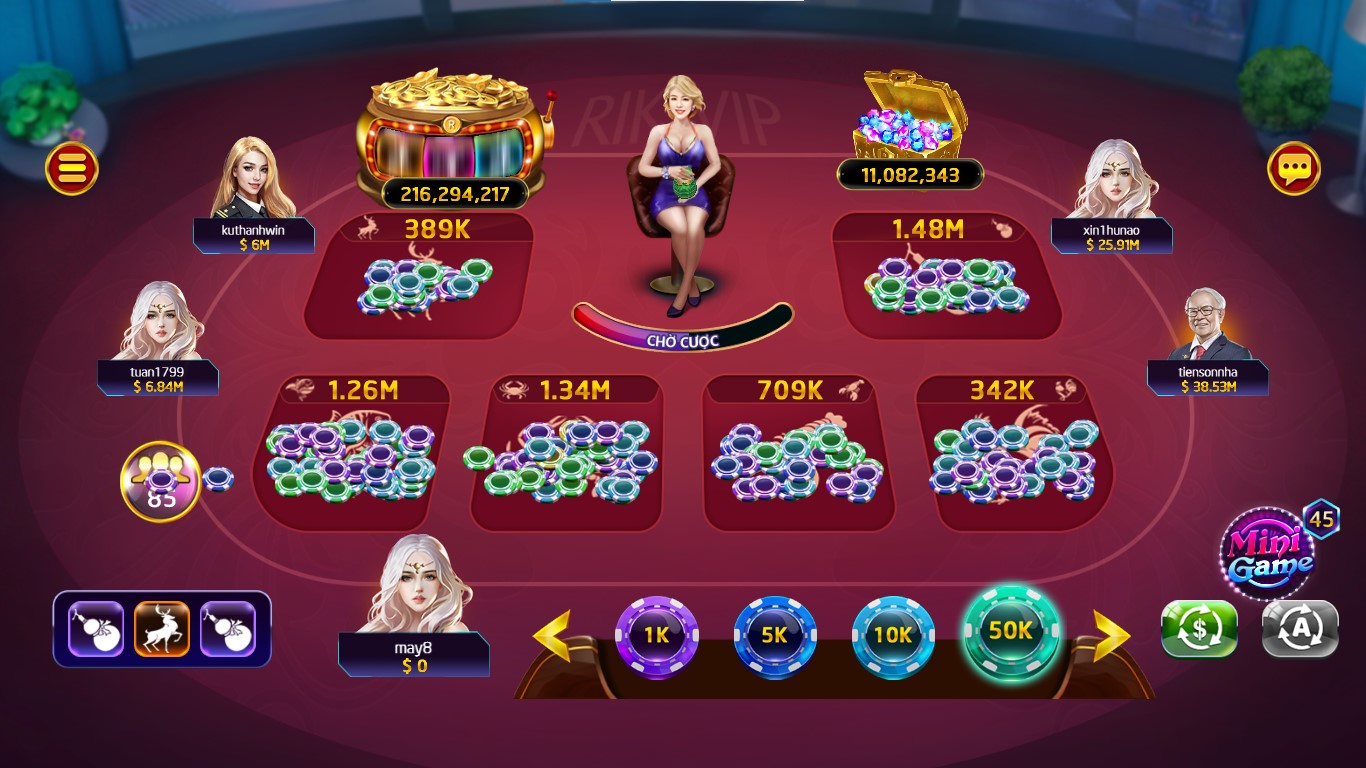Image resolution: width=1366 pixels, height=768 pixels.
Task: Click the green dollar exchange icon
Action: [1199, 630]
